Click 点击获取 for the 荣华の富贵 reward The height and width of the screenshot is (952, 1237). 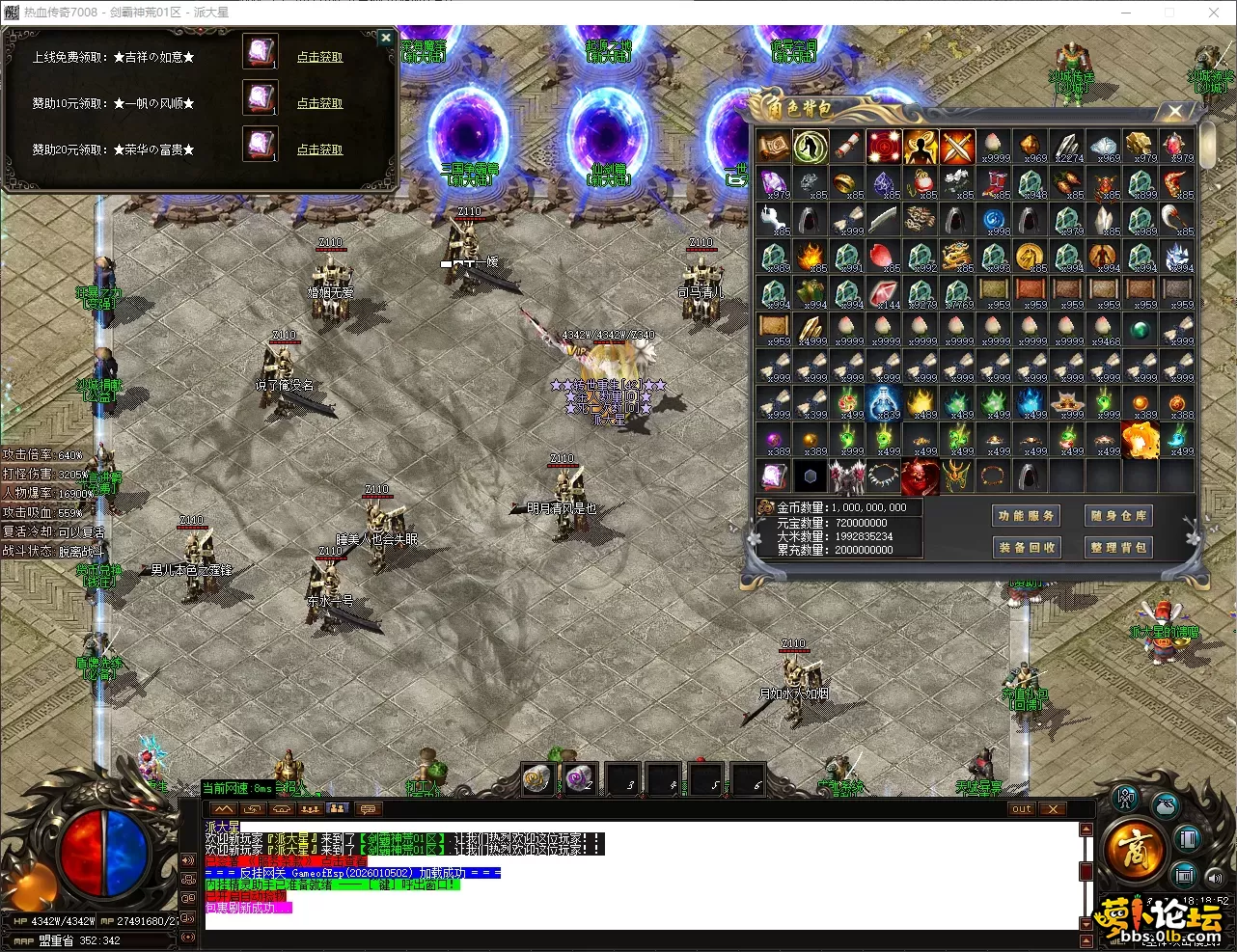tap(319, 150)
